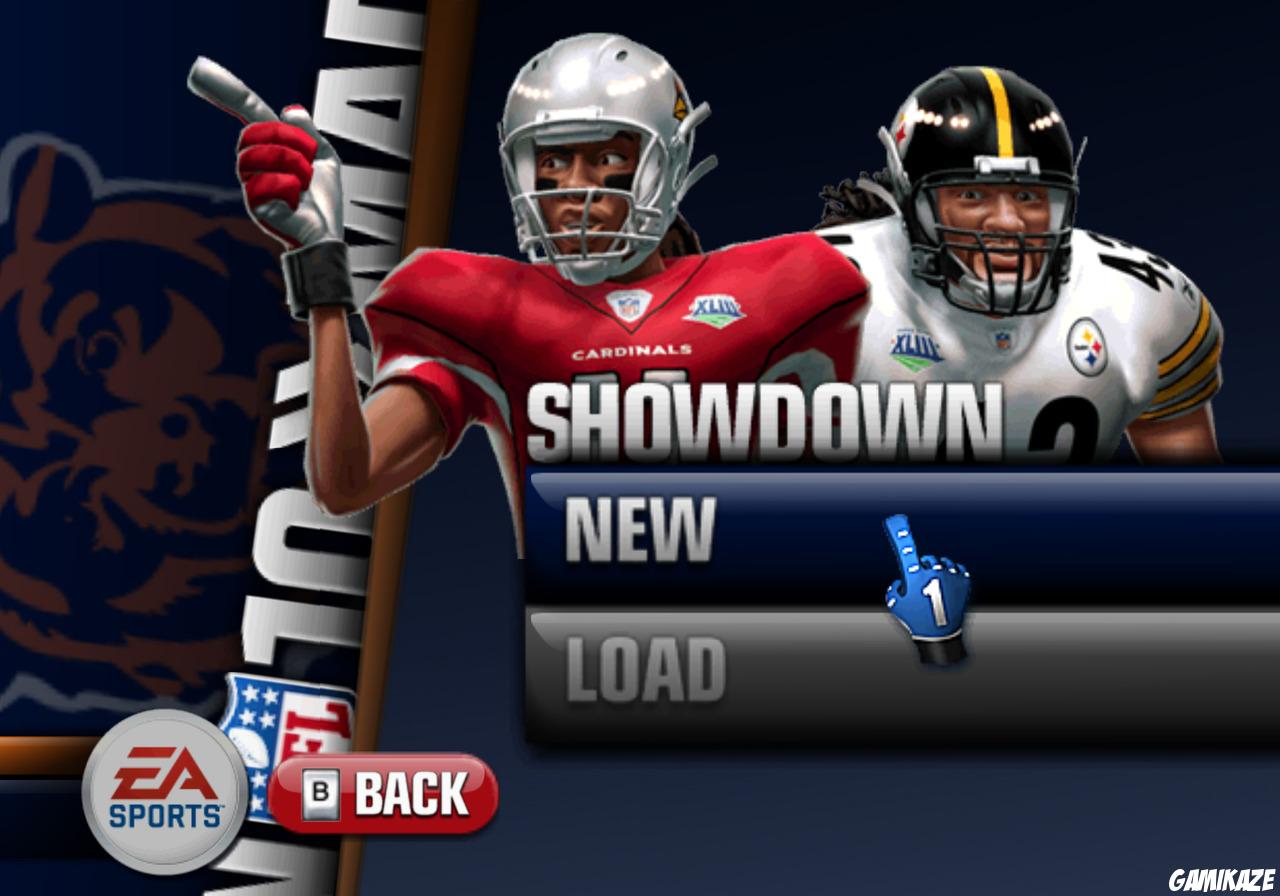Image resolution: width=1280 pixels, height=896 pixels.
Task: Click the CARDINALS jersey text
Action: (x=632, y=351)
